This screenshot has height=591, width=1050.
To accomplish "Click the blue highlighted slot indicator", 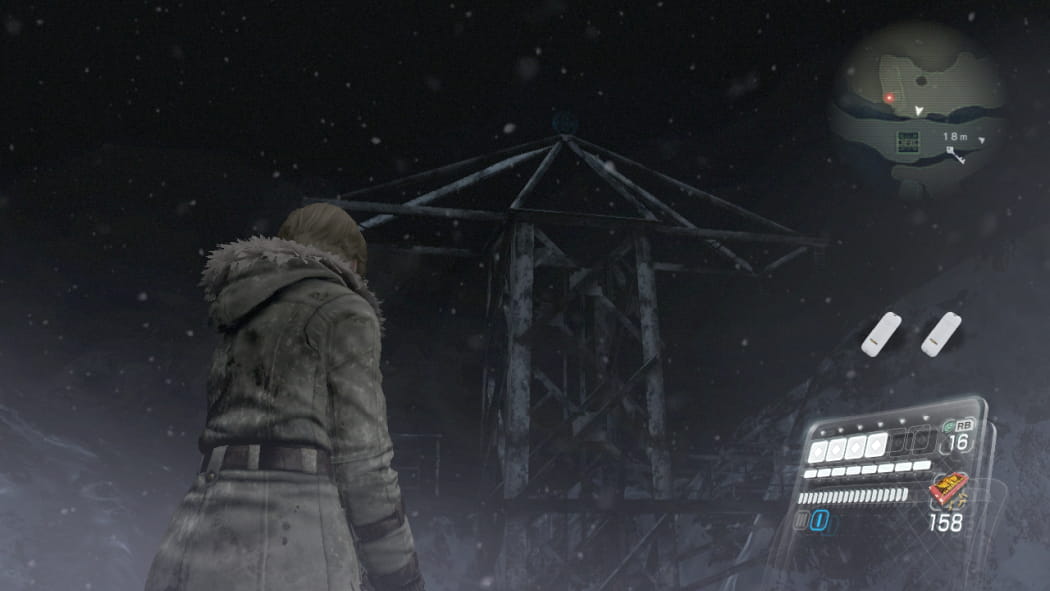I will 817,518.
